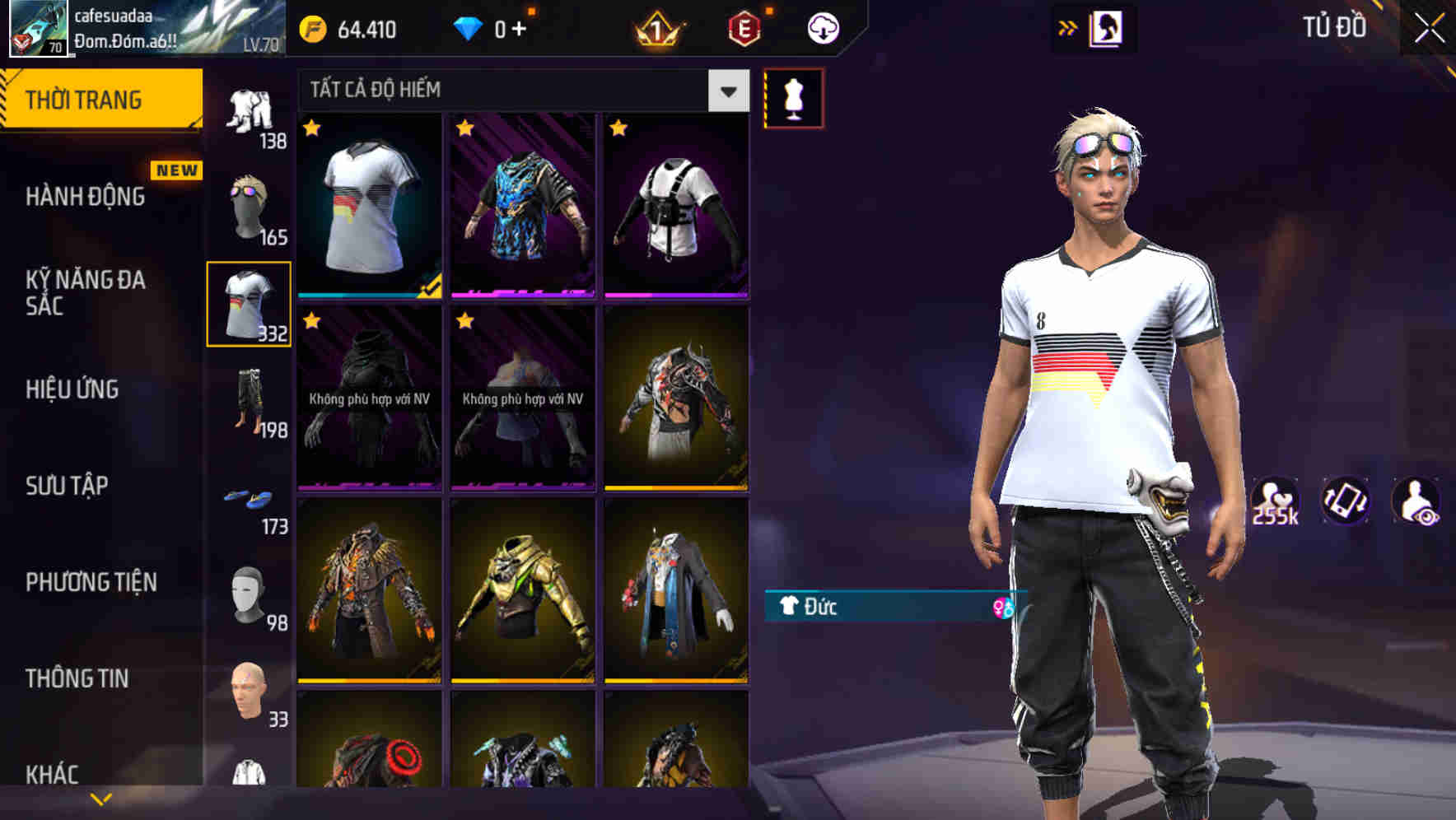The image size is (1456, 820).
Task: Select the phone rotate view icon
Action: (x=1346, y=502)
